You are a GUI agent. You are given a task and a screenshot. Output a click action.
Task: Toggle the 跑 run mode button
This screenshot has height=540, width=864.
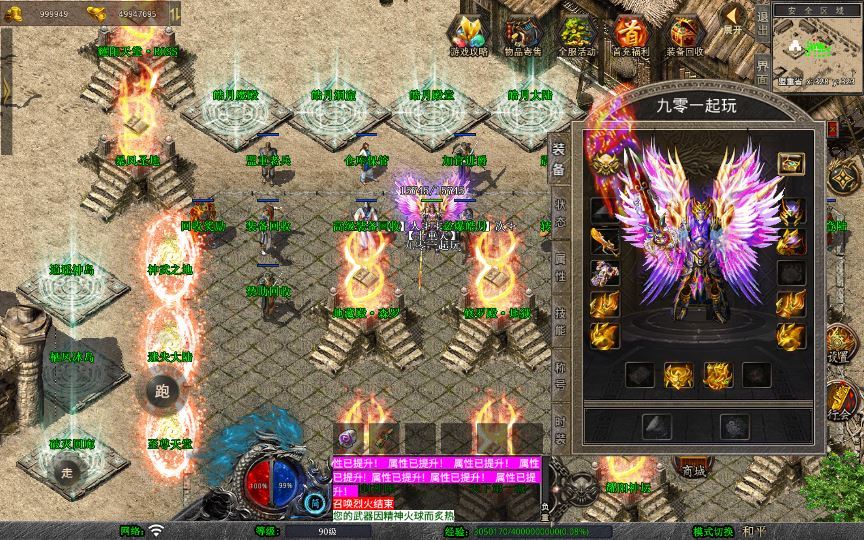coord(161,392)
